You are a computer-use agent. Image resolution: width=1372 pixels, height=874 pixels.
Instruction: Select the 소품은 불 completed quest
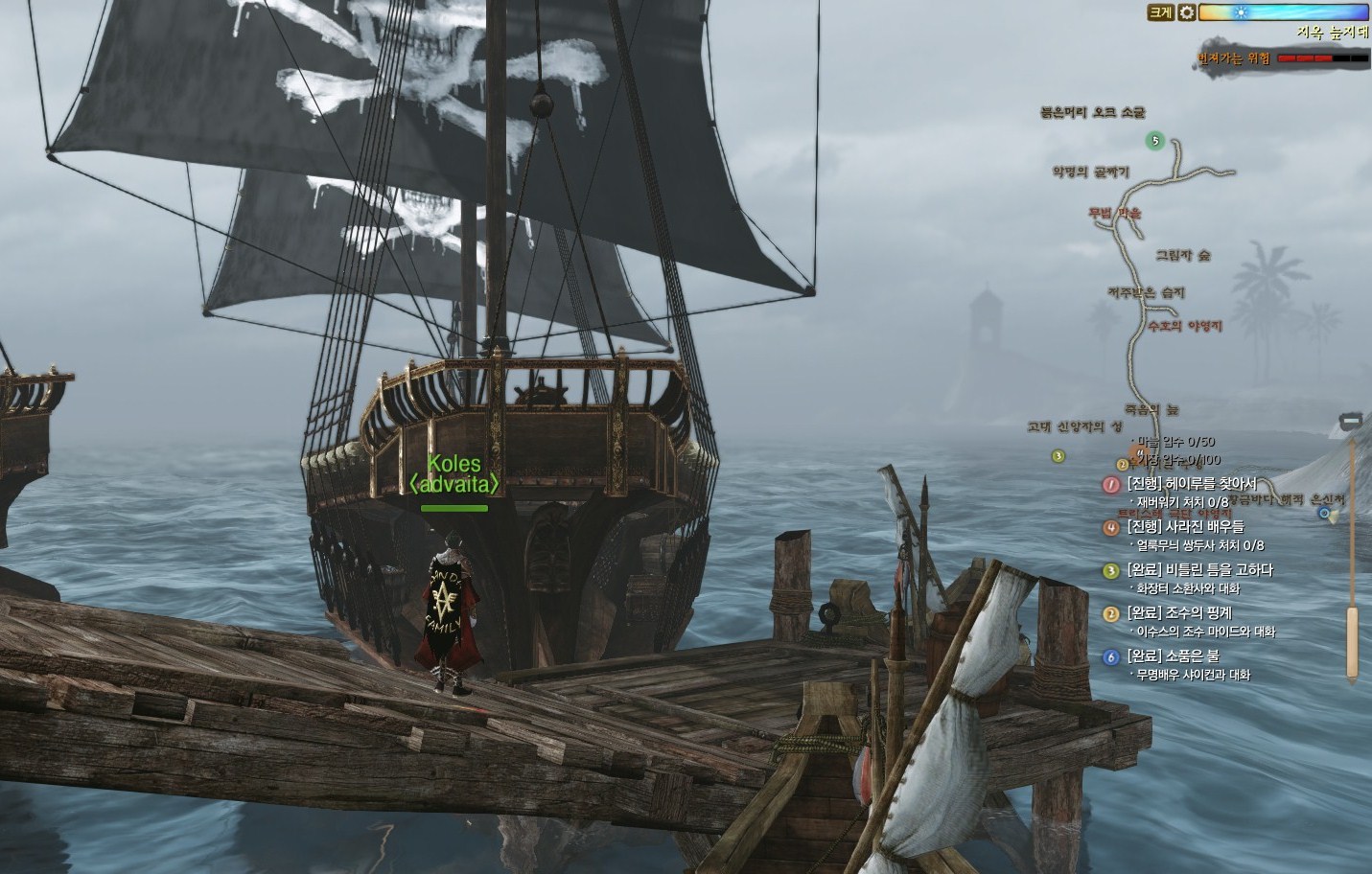[x=1178, y=656]
